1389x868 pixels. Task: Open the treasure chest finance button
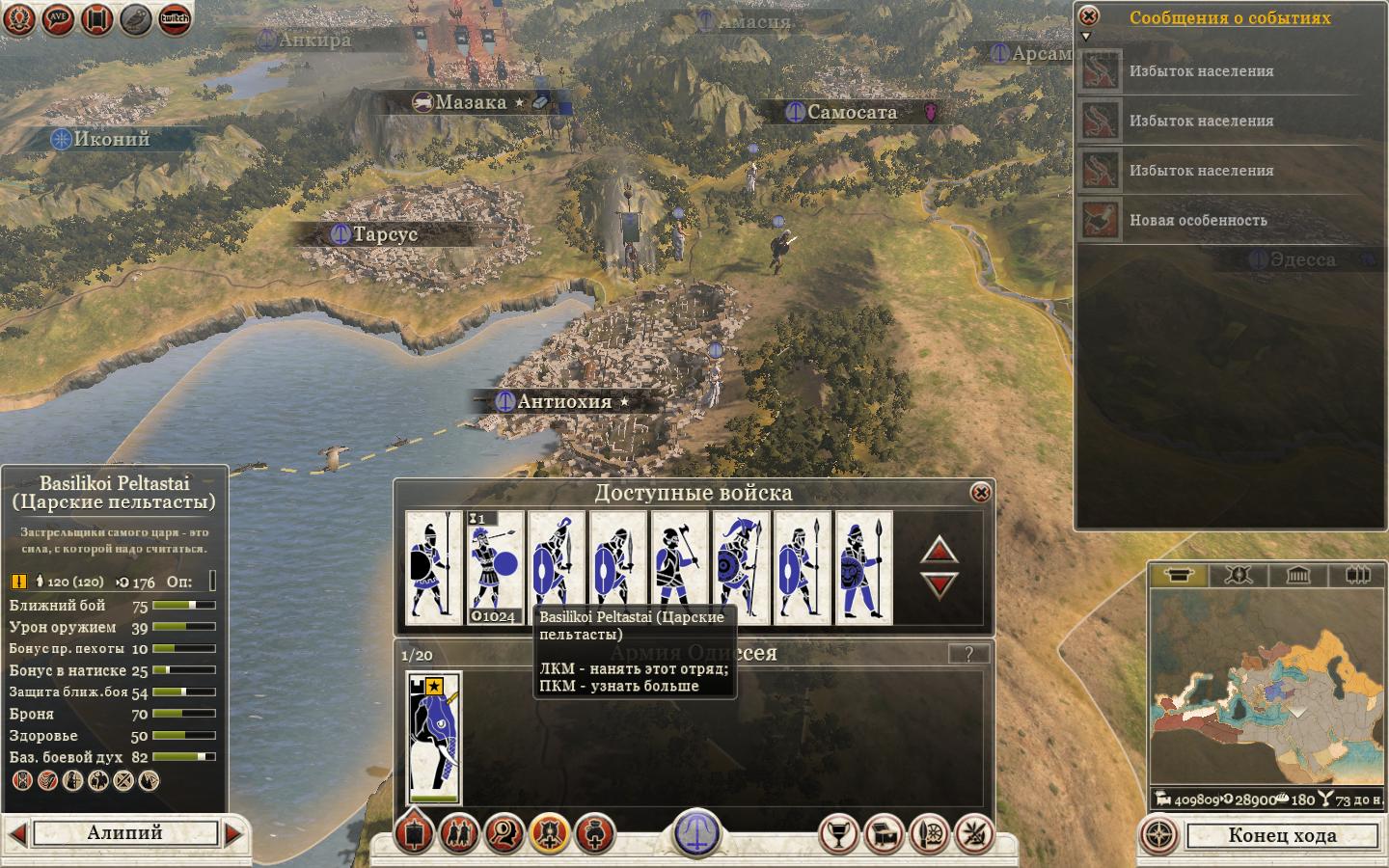coord(885,834)
